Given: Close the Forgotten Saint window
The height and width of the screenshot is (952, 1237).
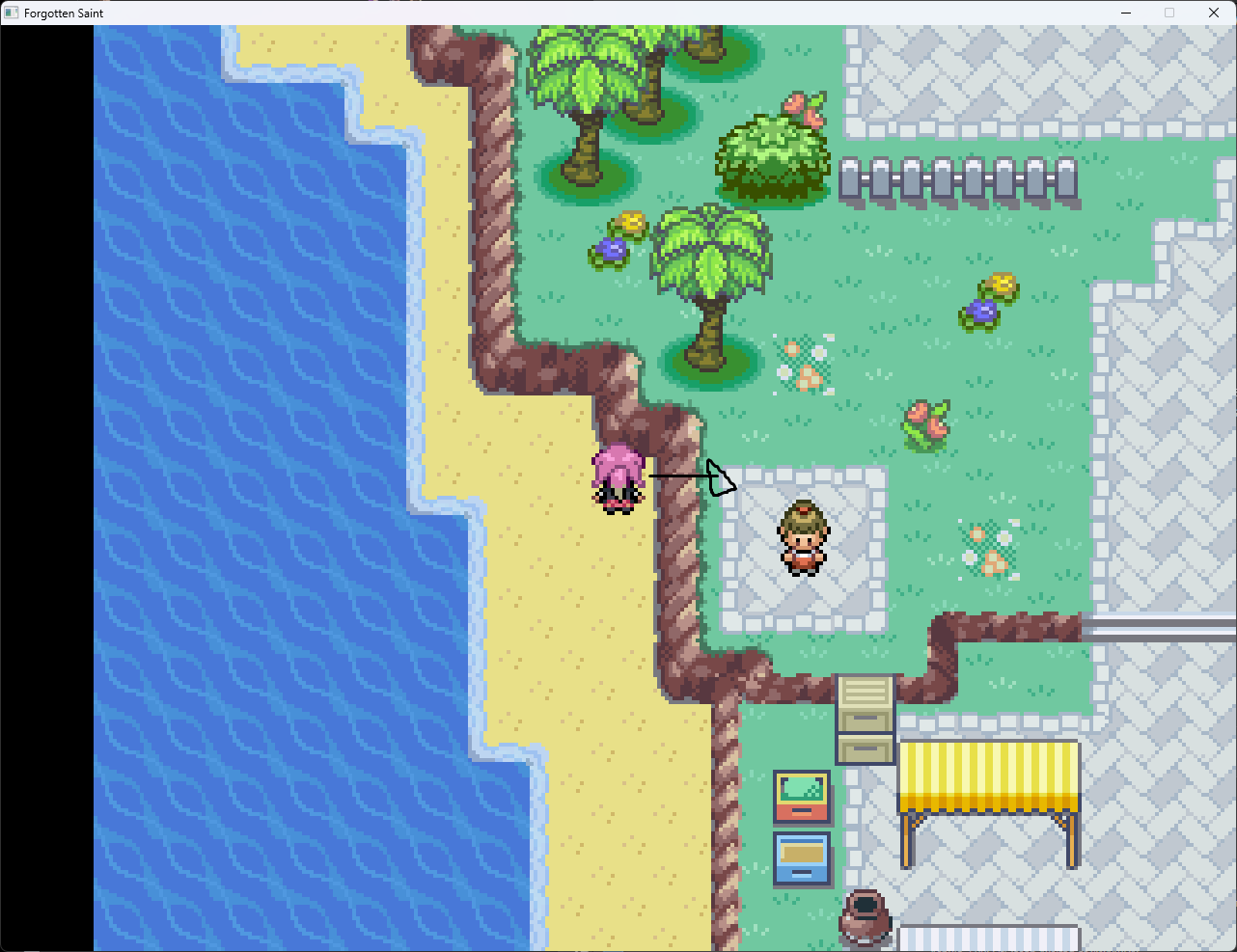Looking at the screenshot, I should 1214,13.
